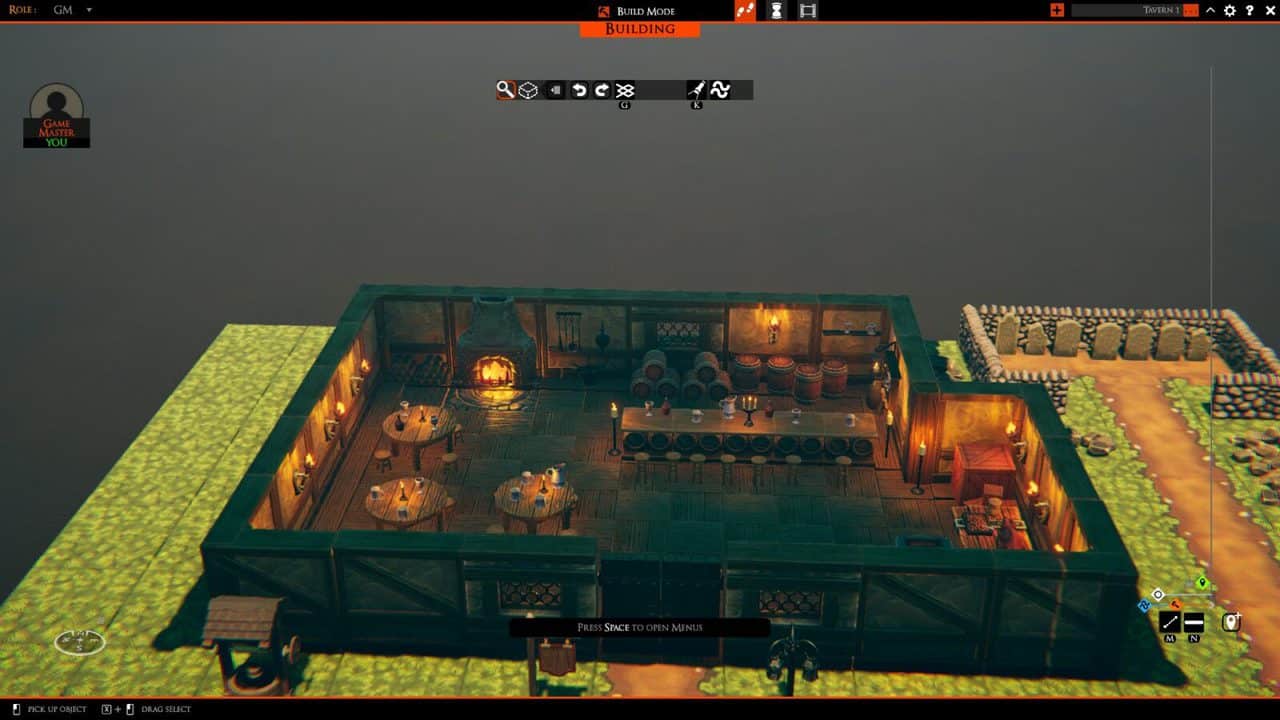Viewport: 1280px width, 720px height.
Task: Redo the last build action
Action: click(x=601, y=89)
